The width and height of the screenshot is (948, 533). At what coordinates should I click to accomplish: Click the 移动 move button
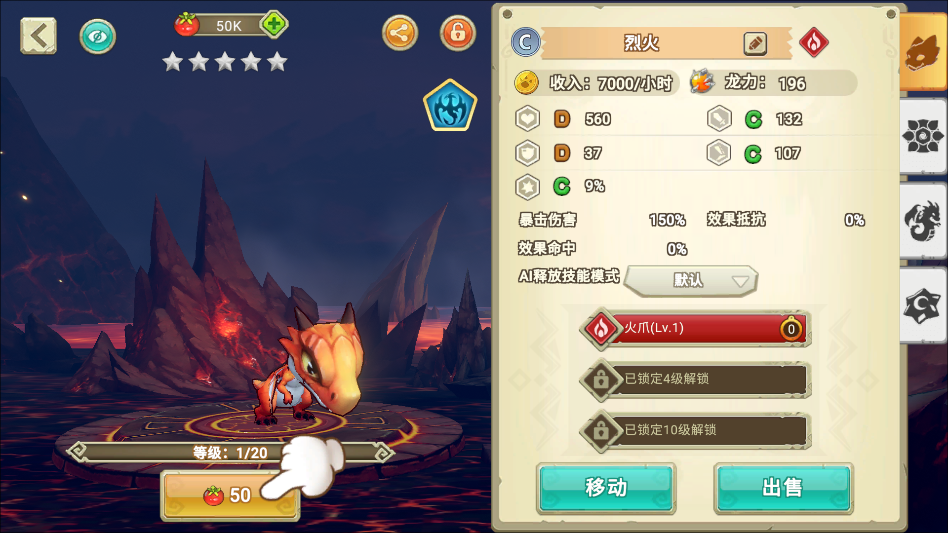coord(606,488)
